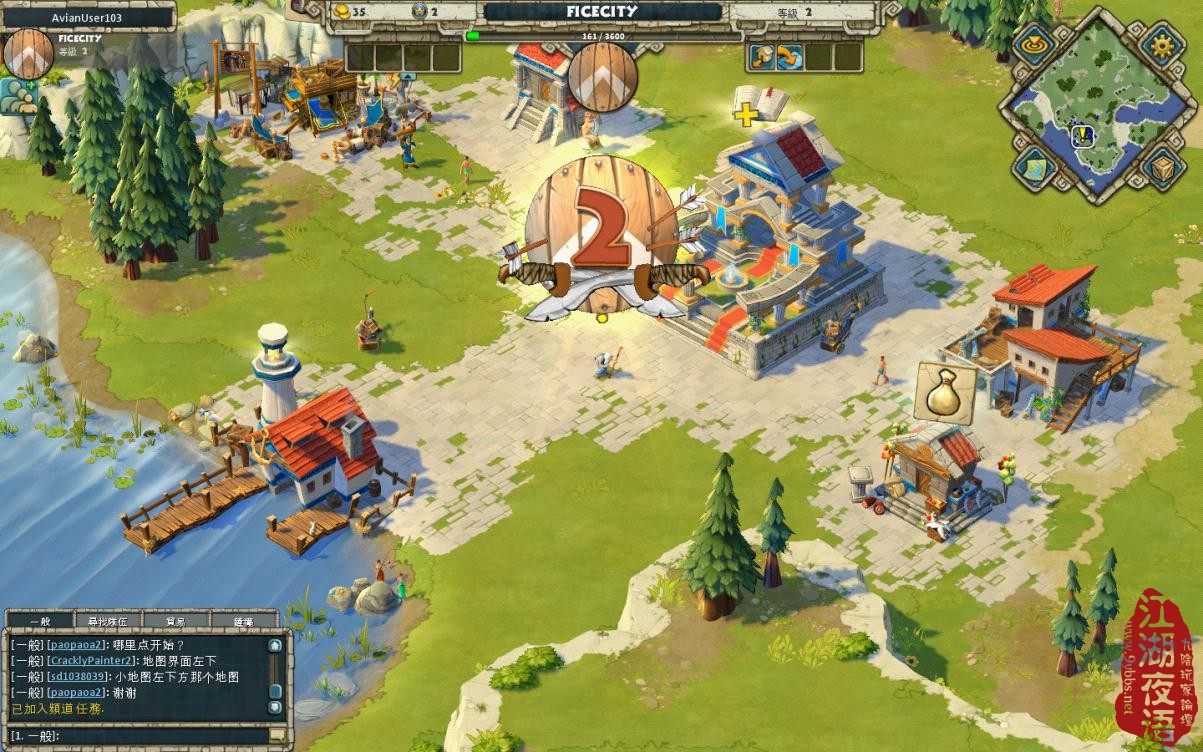Select the house with arrow button
This screenshot has width=1203, height=752.
[761, 57]
